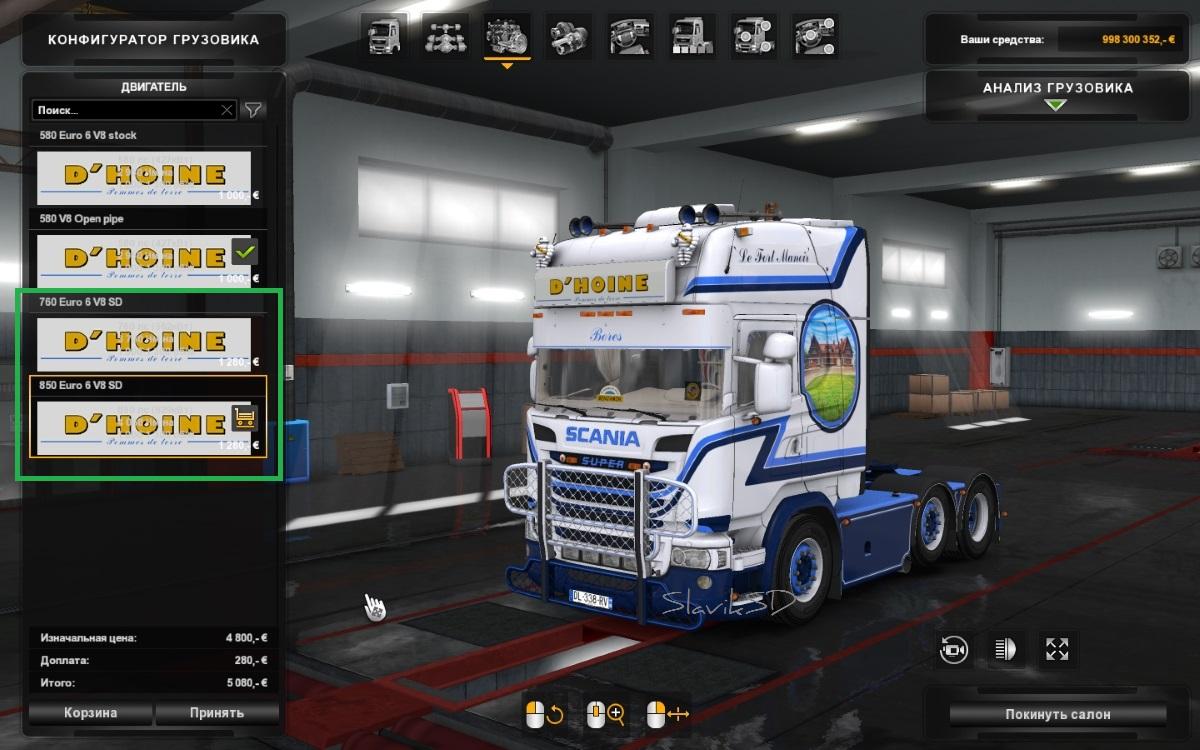Image resolution: width=1200 pixels, height=750 pixels.
Task: Pick the 760 Euro 6 V8 SD engine
Action: click(x=143, y=343)
